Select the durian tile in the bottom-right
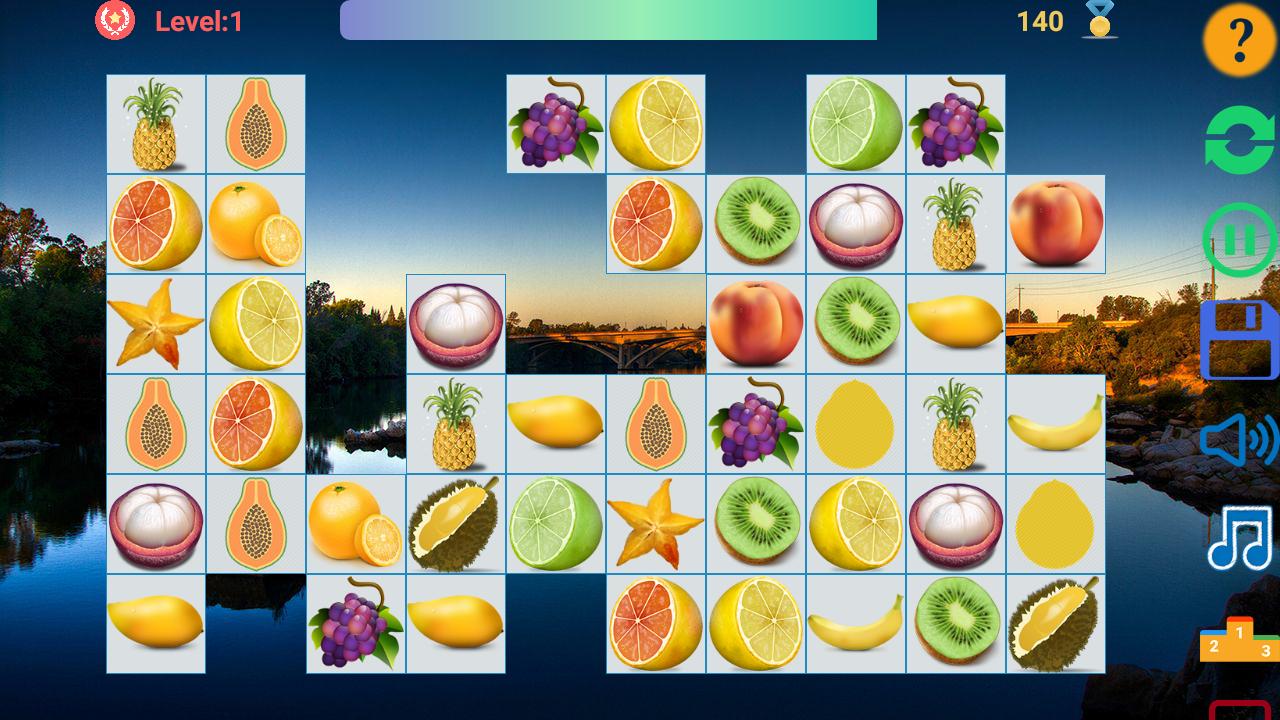1280x720 pixels. point(1056,623)
